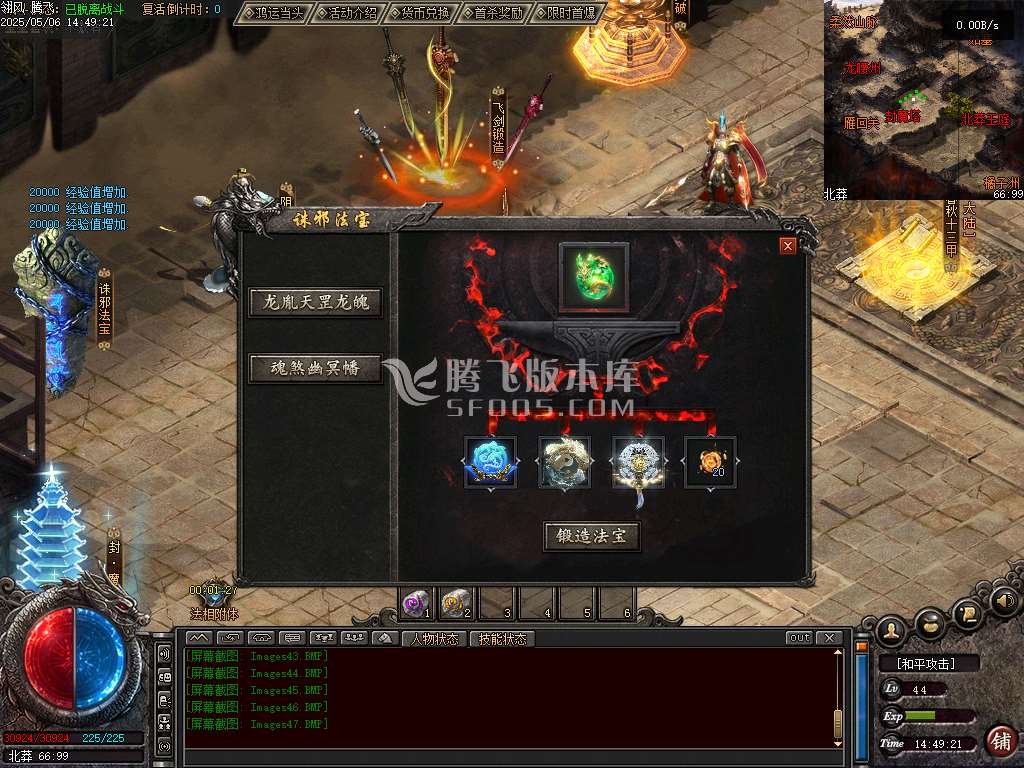
Task: Close the 诛邪法宝 forging window
Action: coord(788,246)
